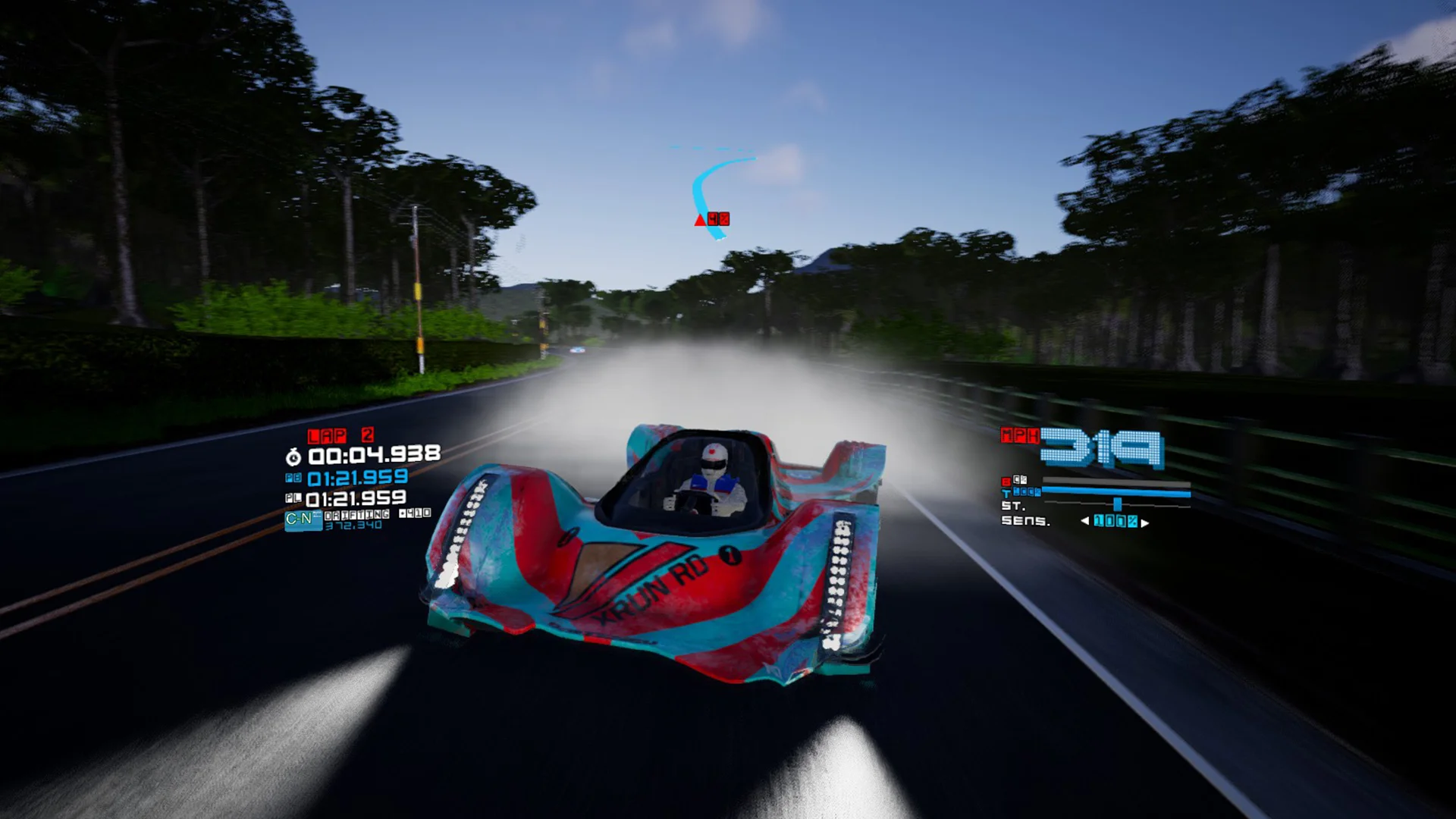Click the steering sensitivity slider handle
The height and width of the screenshot is (819, 1456).
point(1117,504)
